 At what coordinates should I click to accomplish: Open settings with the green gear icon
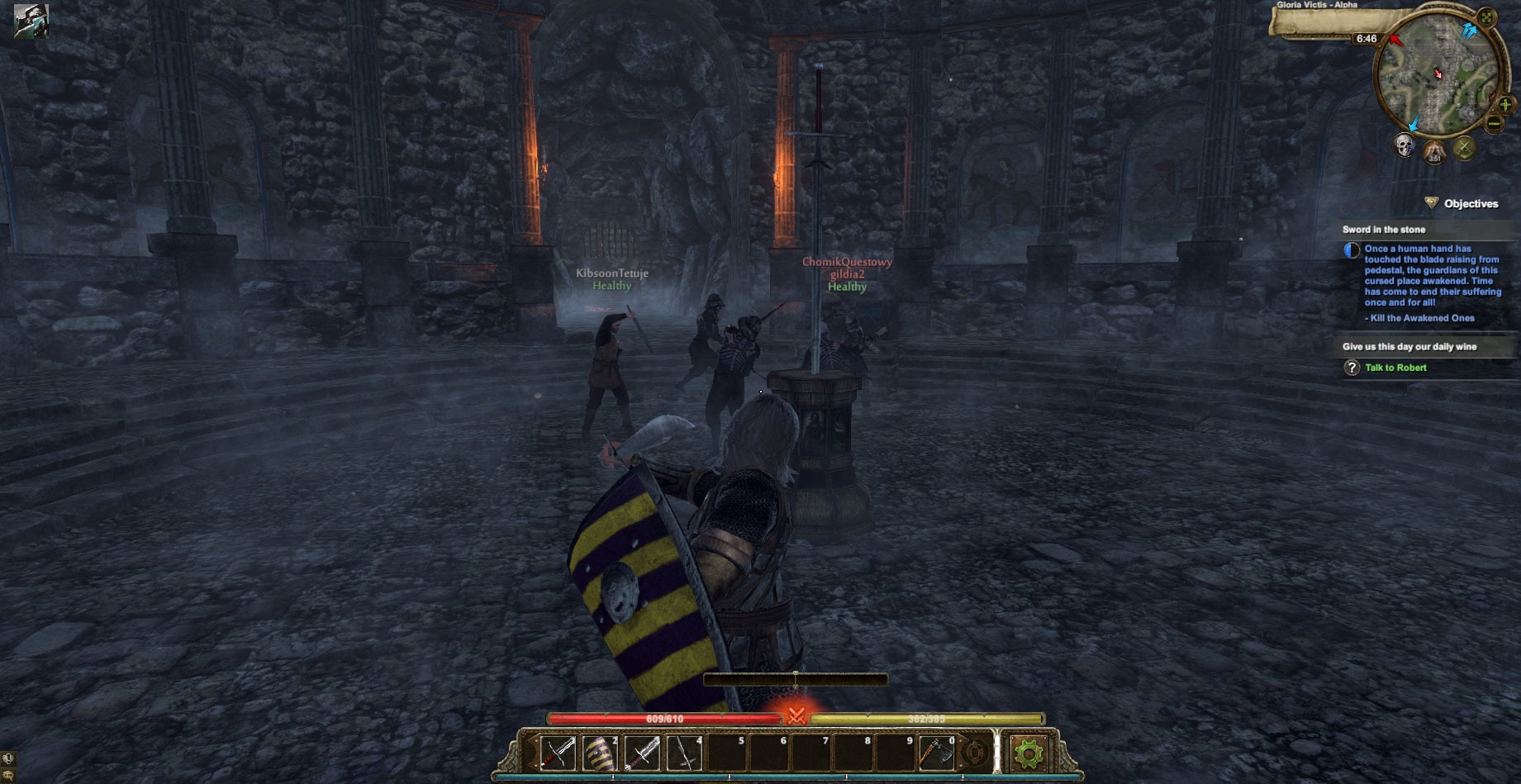click(x=1030, y=754)
